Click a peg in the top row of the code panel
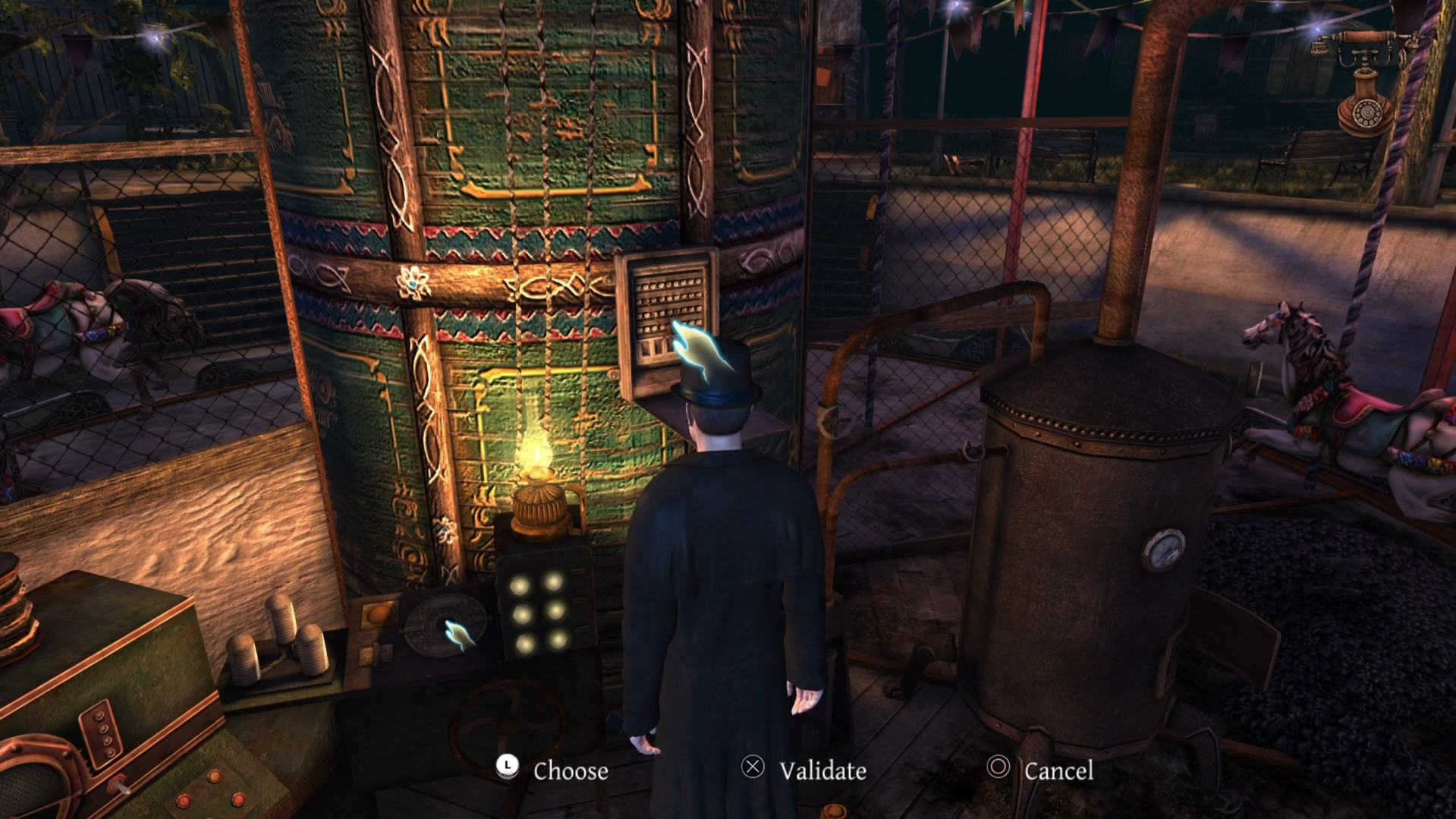Image resolution: width=1456 pixels, height=819 pixels. (668, 285)
